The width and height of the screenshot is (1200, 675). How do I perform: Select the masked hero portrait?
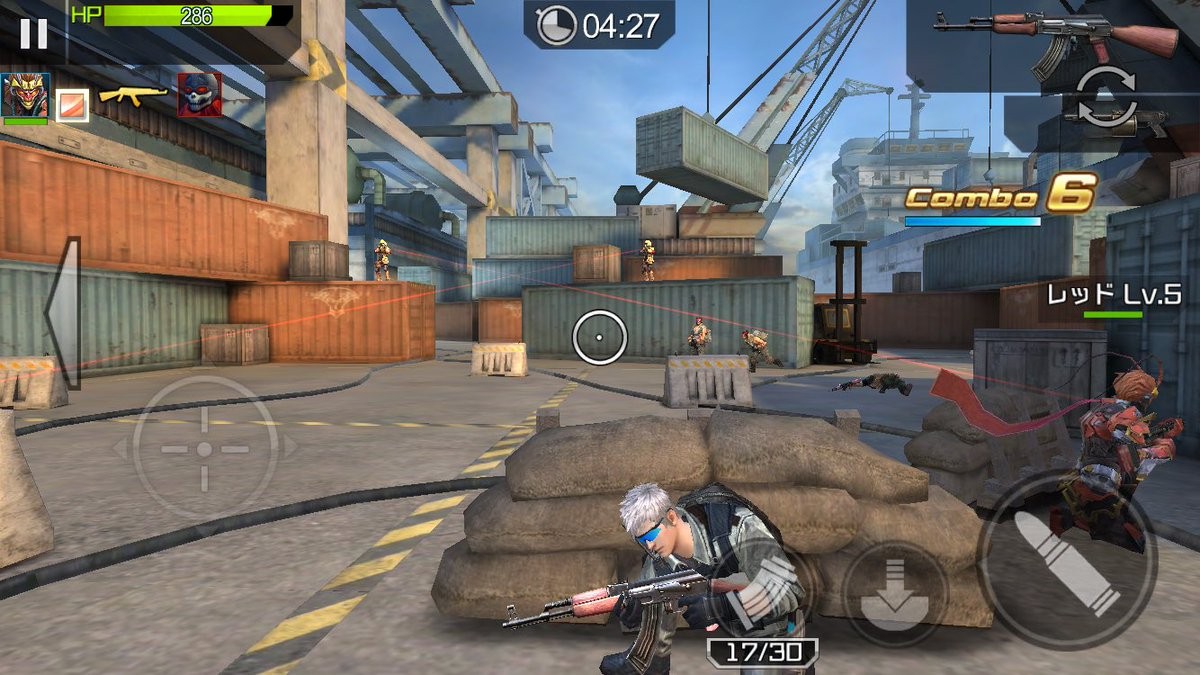(26, 96)
